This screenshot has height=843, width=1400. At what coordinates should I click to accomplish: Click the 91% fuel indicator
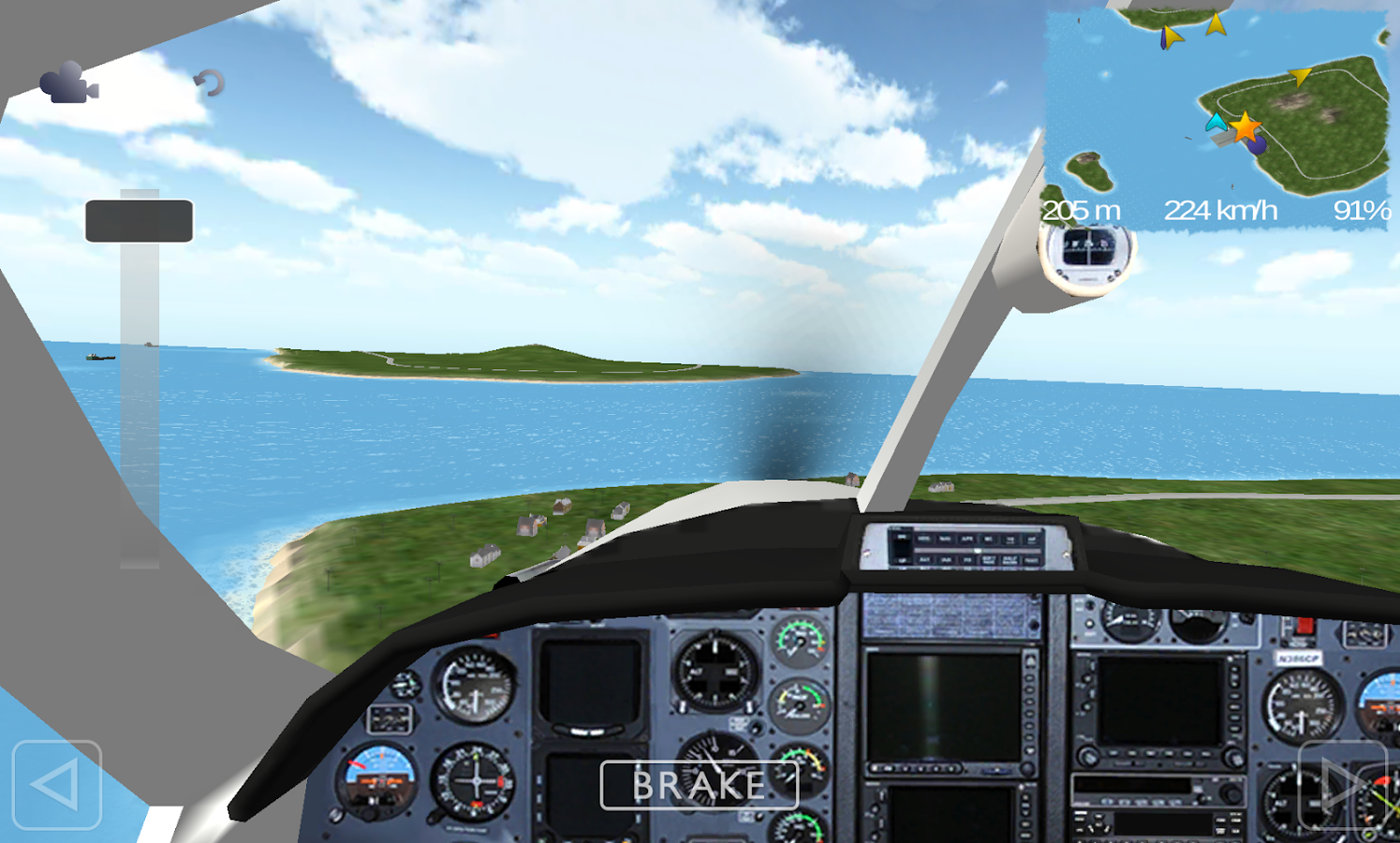click(1362, 212)
